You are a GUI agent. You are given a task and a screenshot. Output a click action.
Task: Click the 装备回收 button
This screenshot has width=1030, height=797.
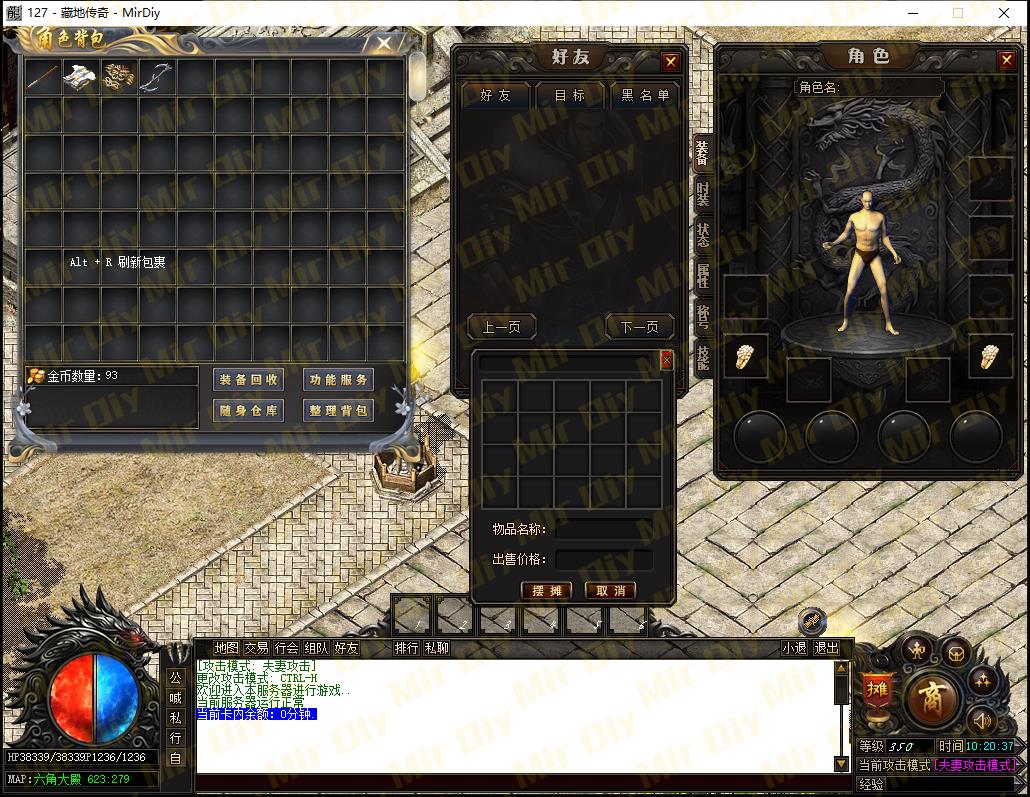pos(249,380)
